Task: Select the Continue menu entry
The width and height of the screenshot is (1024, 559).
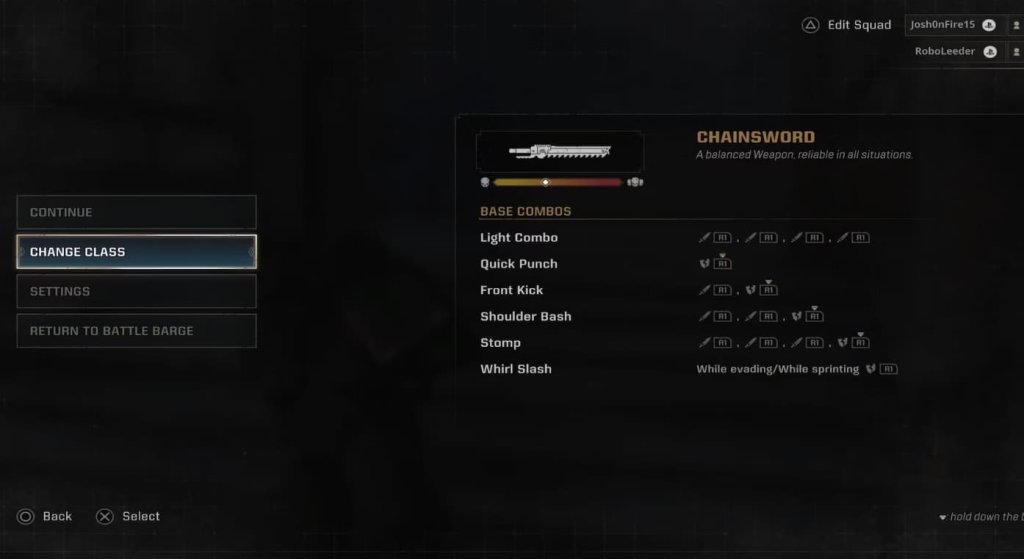Action: coord(136,212)
